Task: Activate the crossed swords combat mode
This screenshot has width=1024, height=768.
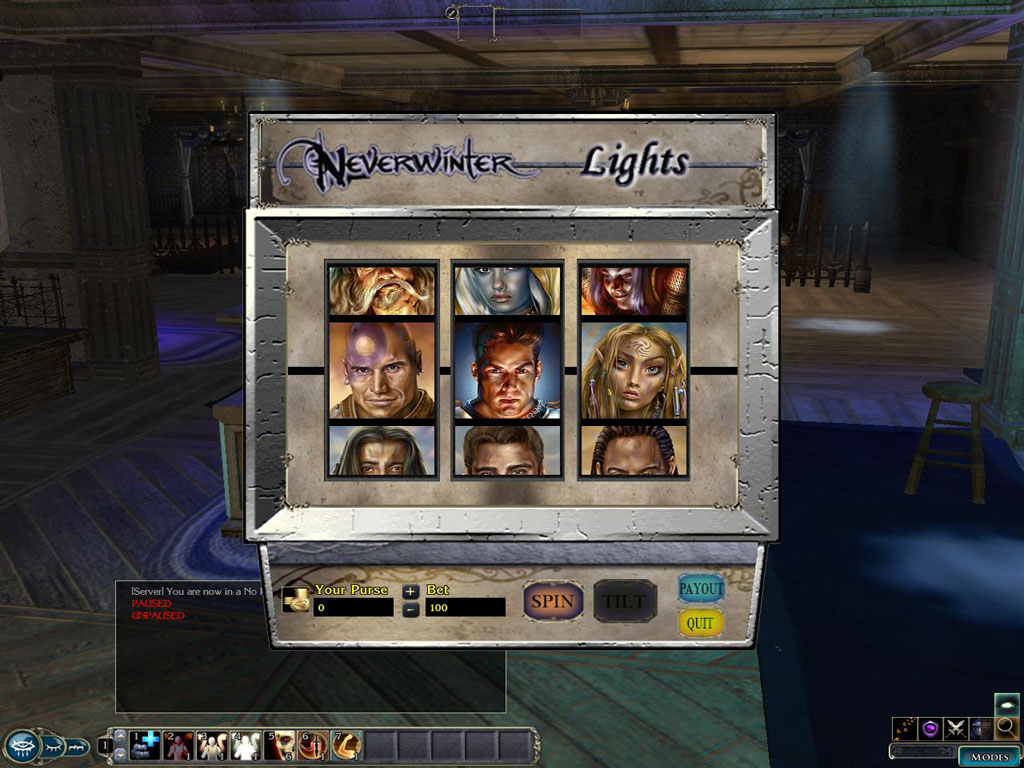Action: point(955,729)
